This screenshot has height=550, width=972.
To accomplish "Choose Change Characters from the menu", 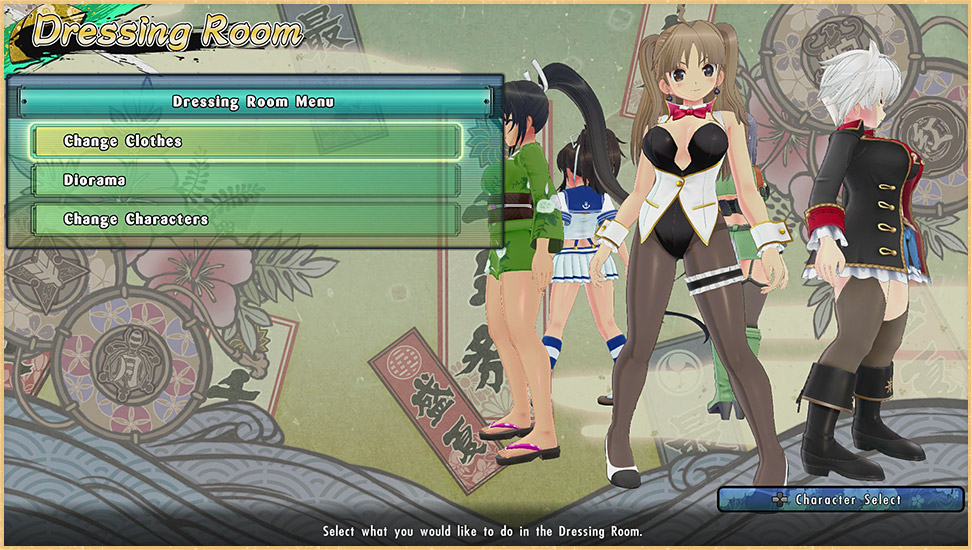I will click(246, 220).
